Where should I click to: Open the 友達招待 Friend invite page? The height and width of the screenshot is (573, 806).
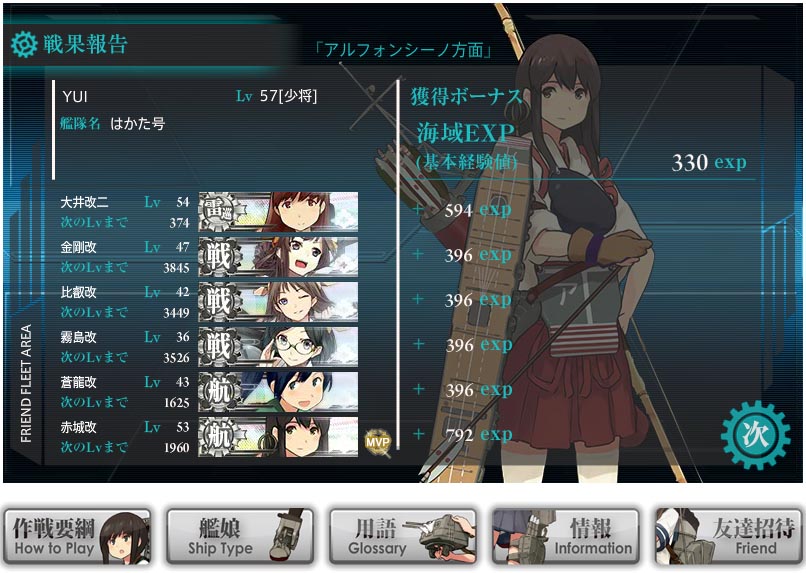728,537
